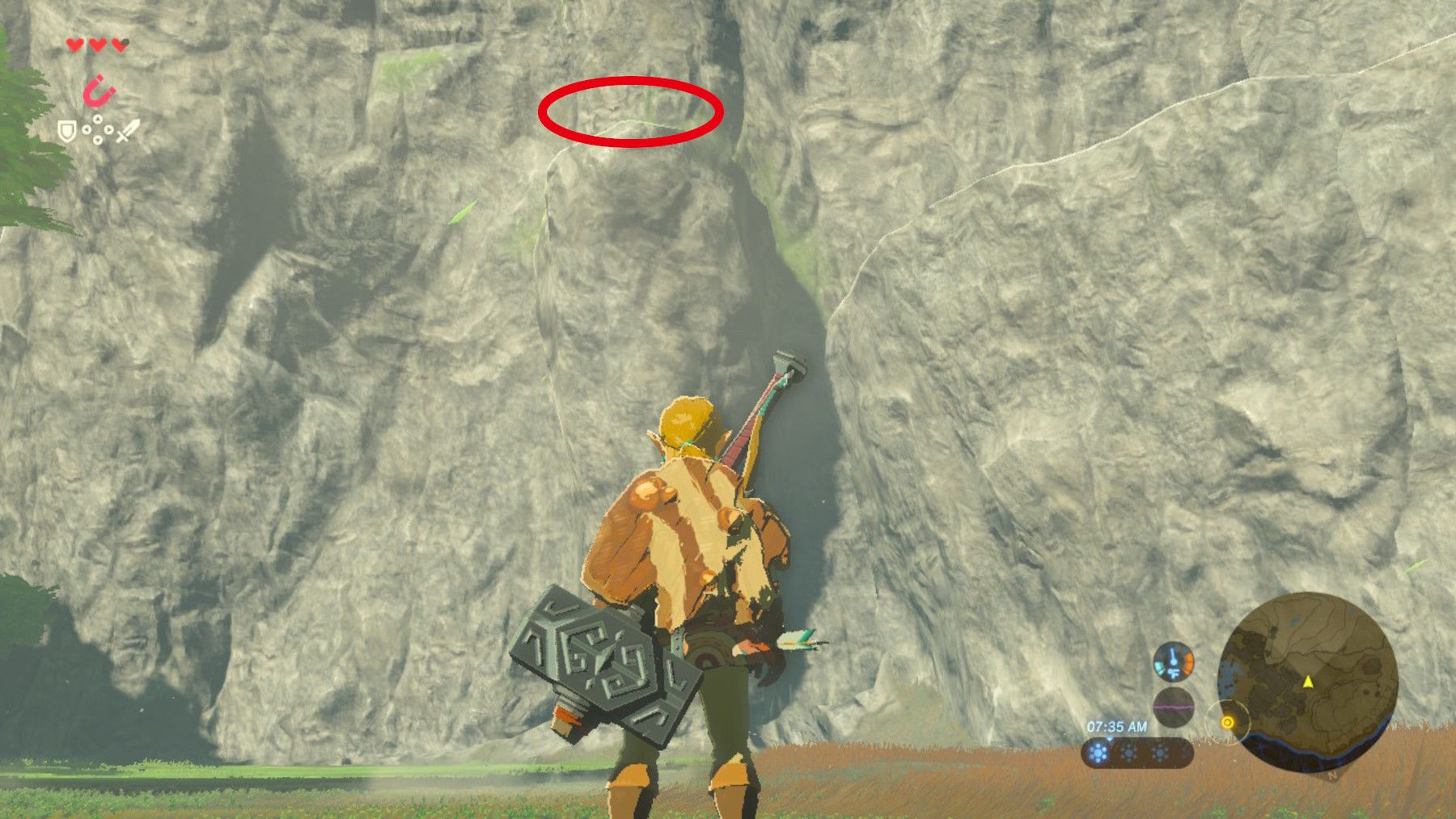The image size is (1456, 819).
Task: Click the orange hot zone on thermometer
Action: (x=1187, y=661)
